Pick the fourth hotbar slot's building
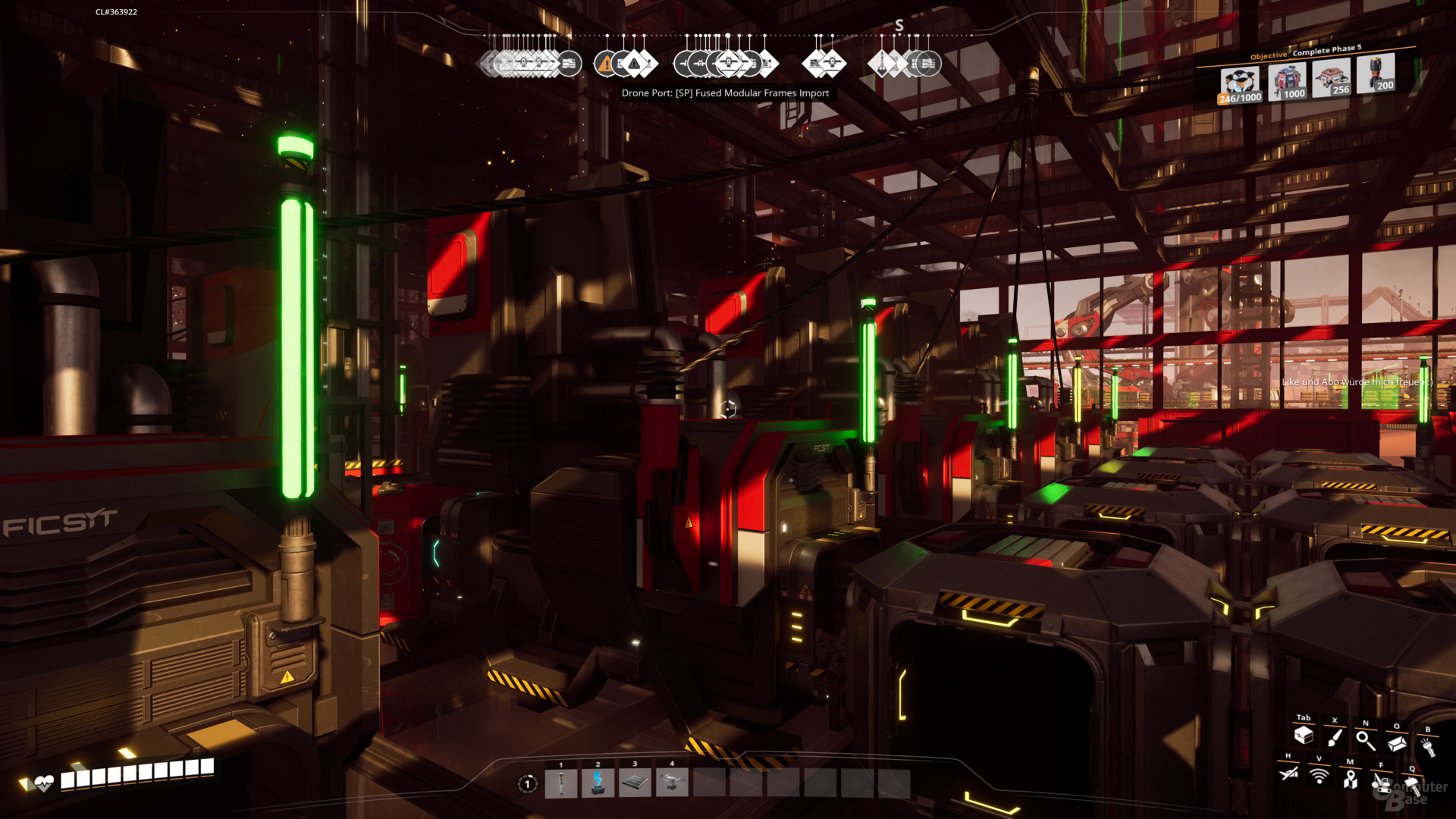1456x819 pixels. click(x=671, y=783)
